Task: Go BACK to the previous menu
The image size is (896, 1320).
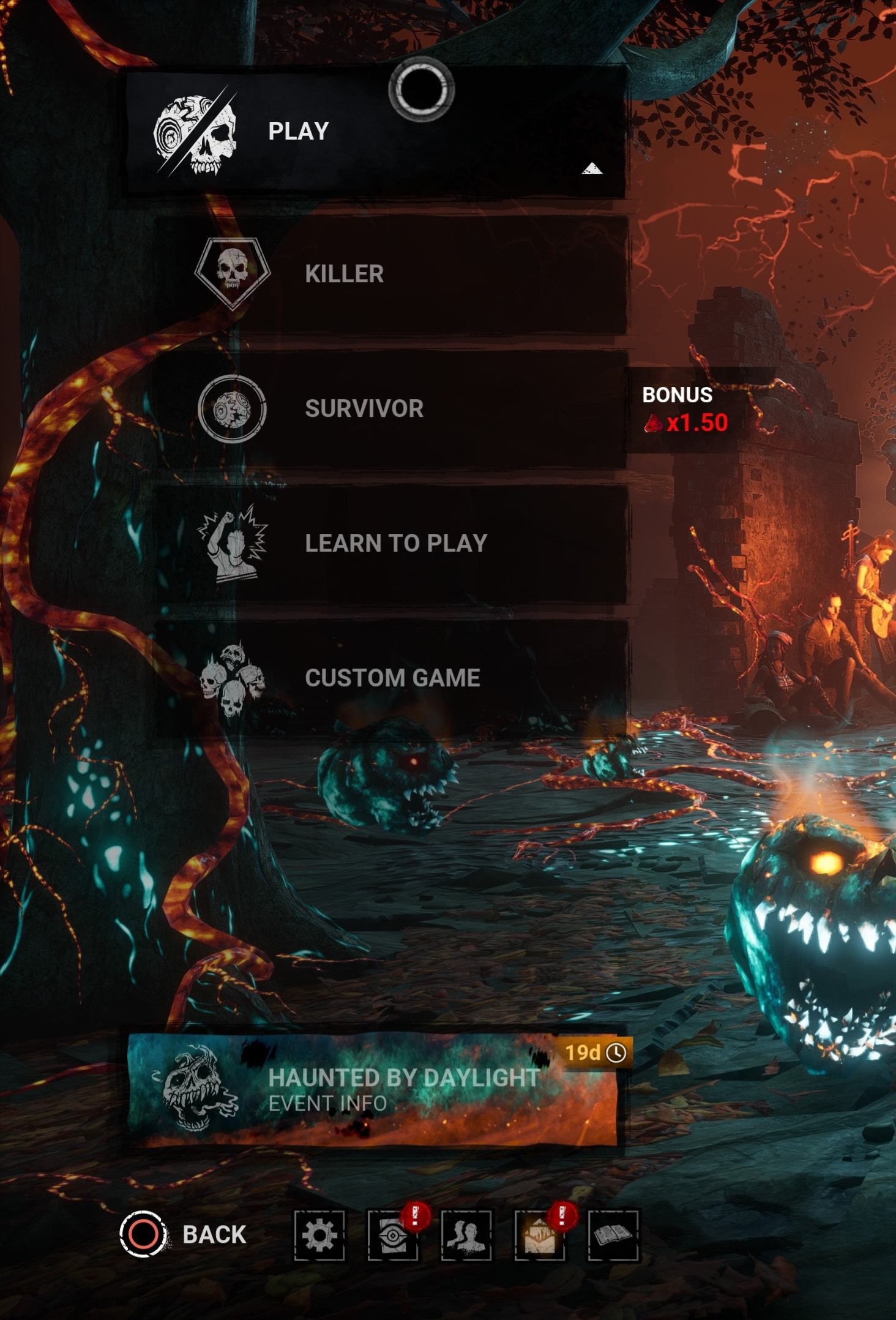Action: click(184, 1234)
